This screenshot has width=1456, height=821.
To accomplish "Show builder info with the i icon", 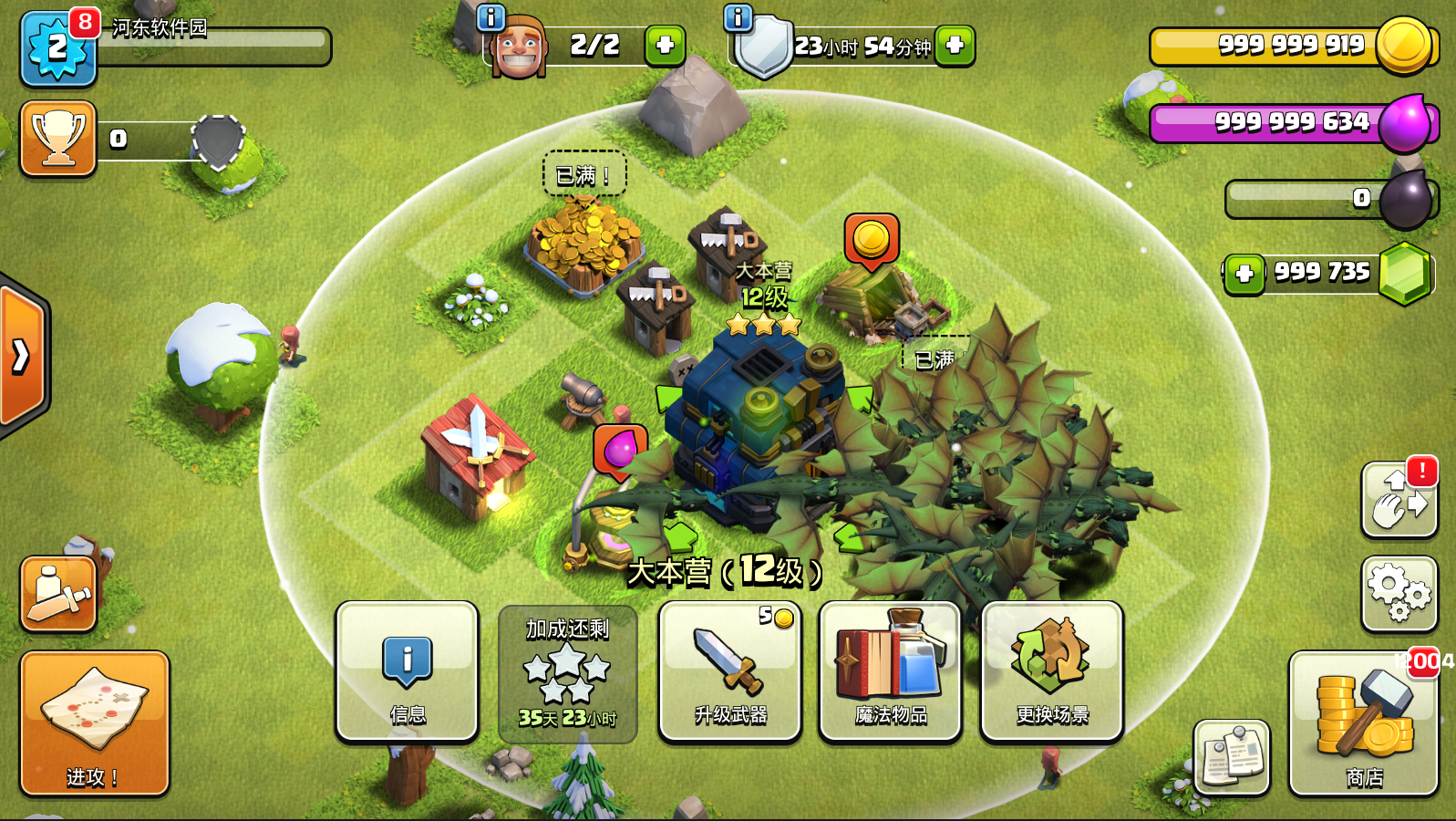I will pyautogui.click(x=490, y=17).
